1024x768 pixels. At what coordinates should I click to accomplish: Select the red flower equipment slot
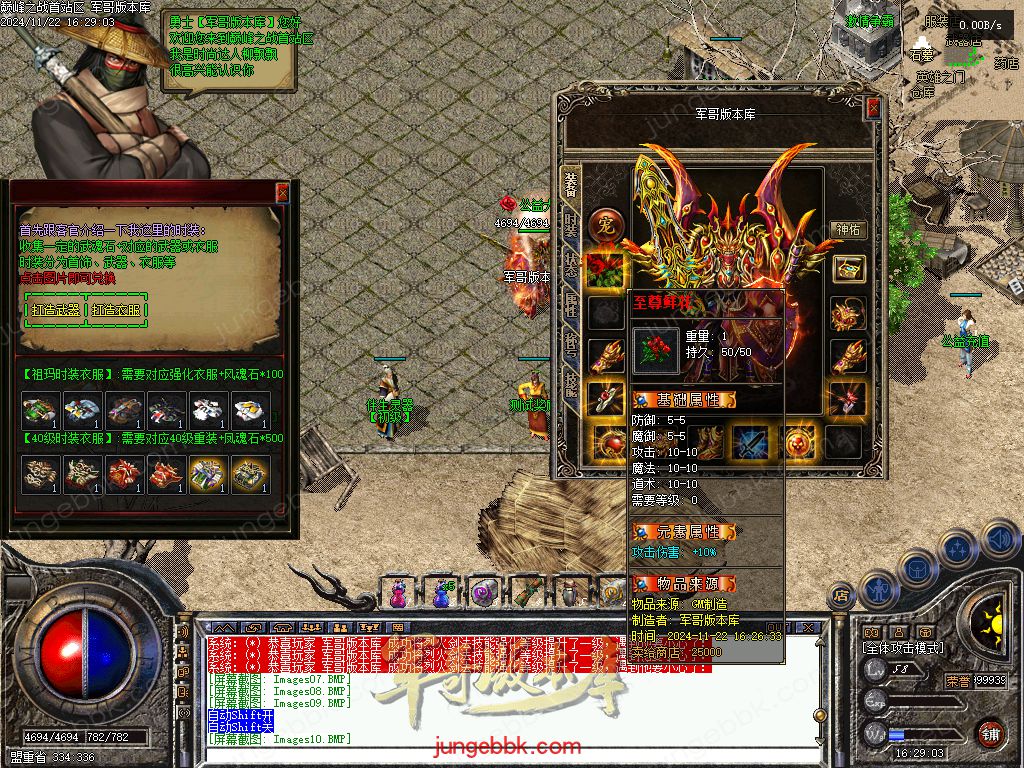[606, 269]
